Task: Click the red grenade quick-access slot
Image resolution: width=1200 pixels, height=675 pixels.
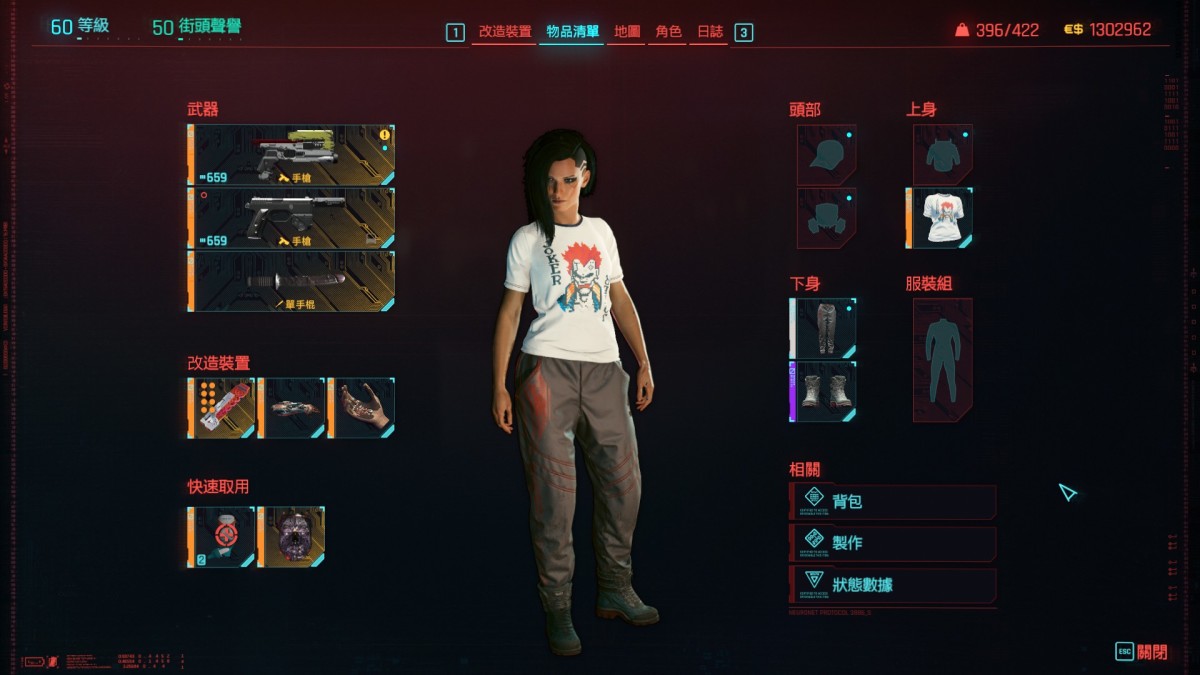Action: click(222, 537)
